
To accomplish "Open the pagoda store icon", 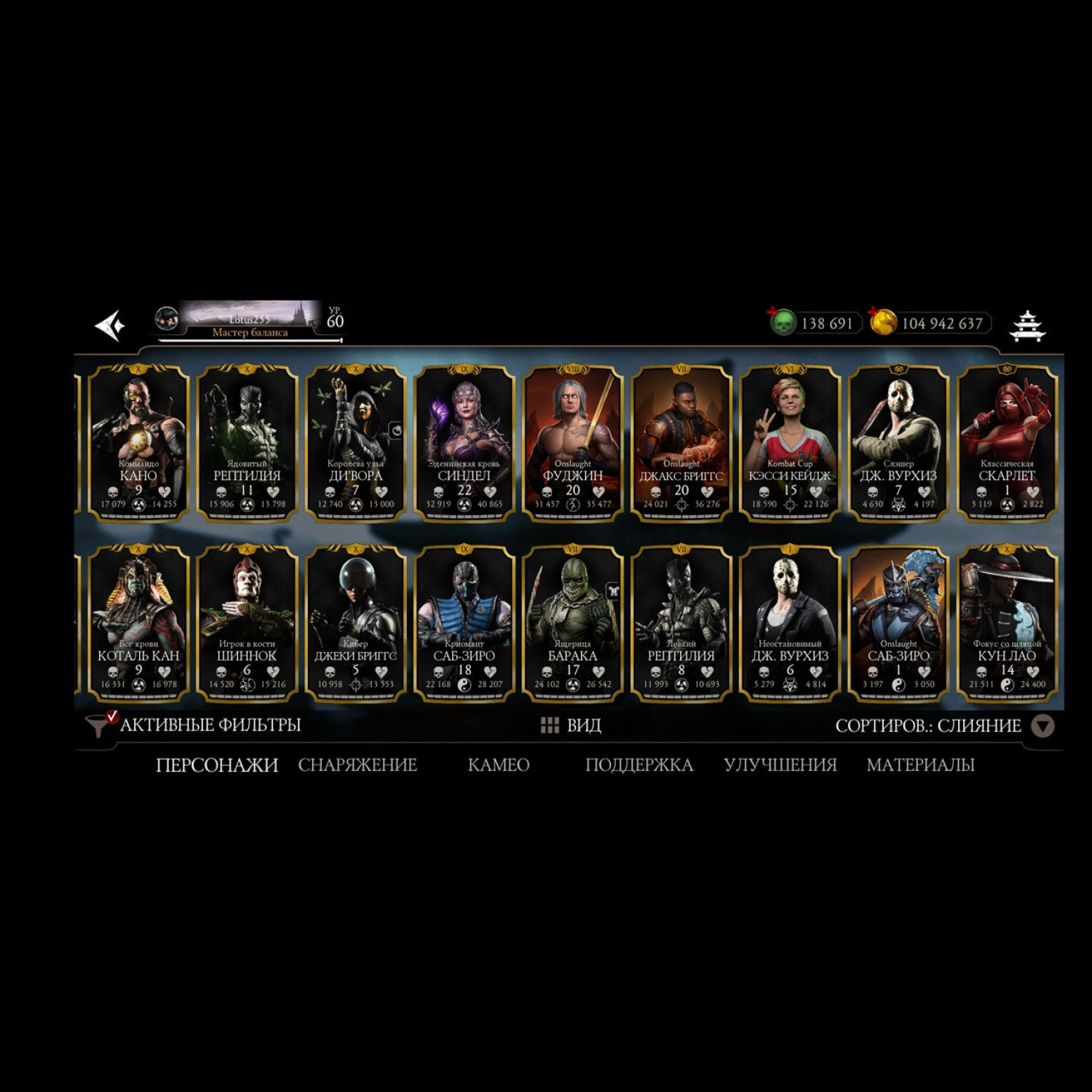I will click(x=1027, y=325).
